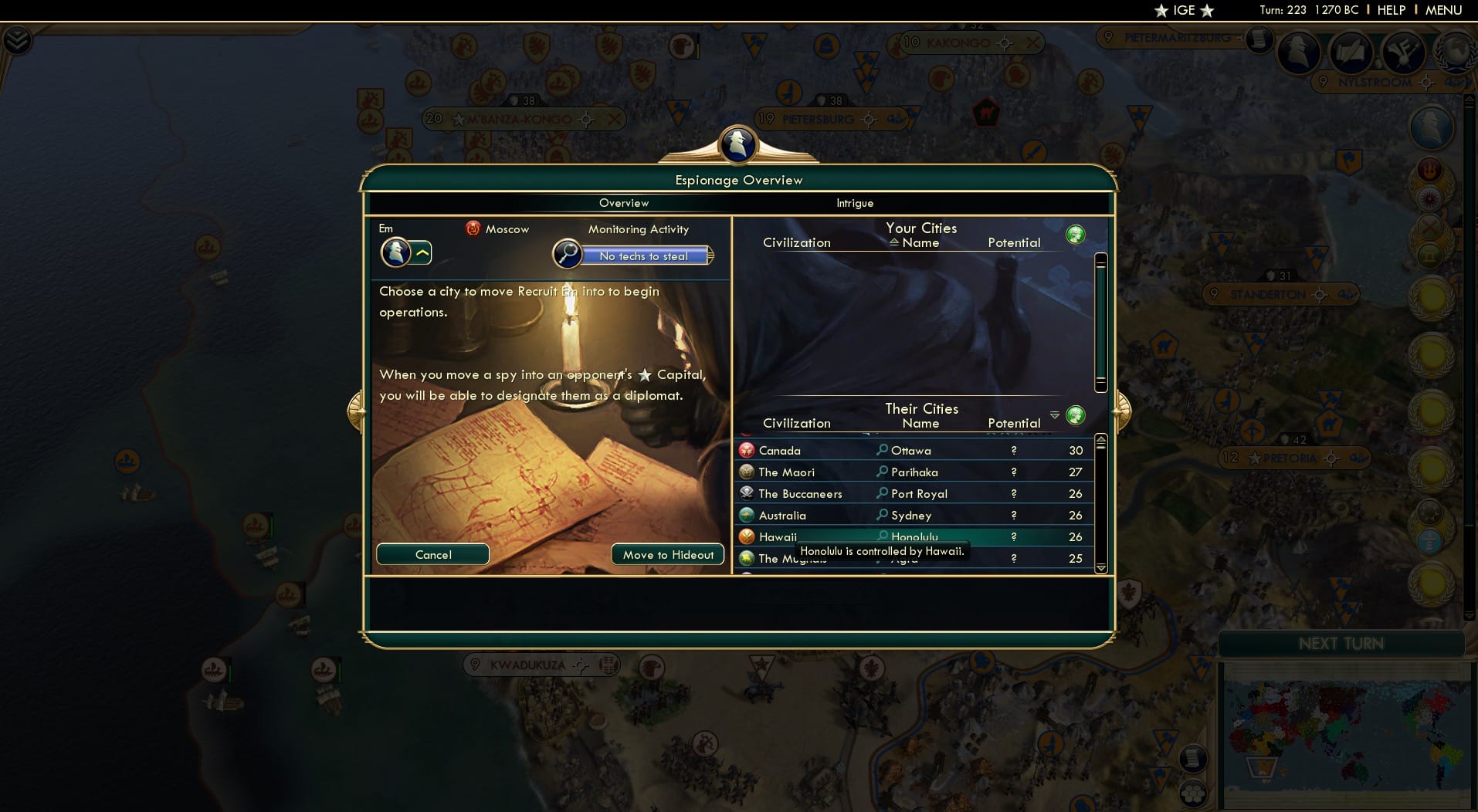This screenshot has width=1478, height=812.
Task: Select the Moscow civilization icon
Action: (473, 228)
